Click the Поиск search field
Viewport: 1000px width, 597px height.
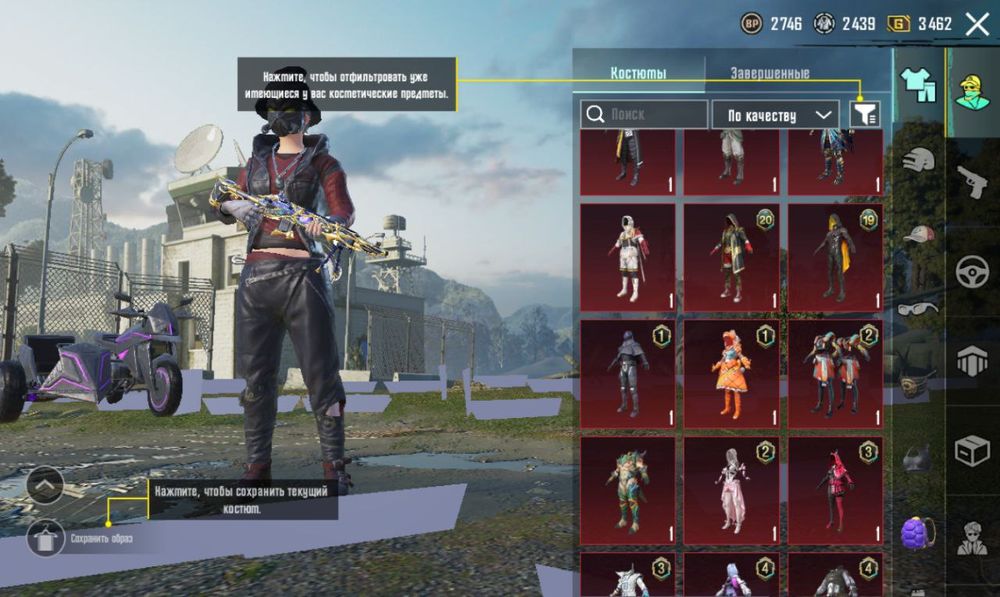644,115
